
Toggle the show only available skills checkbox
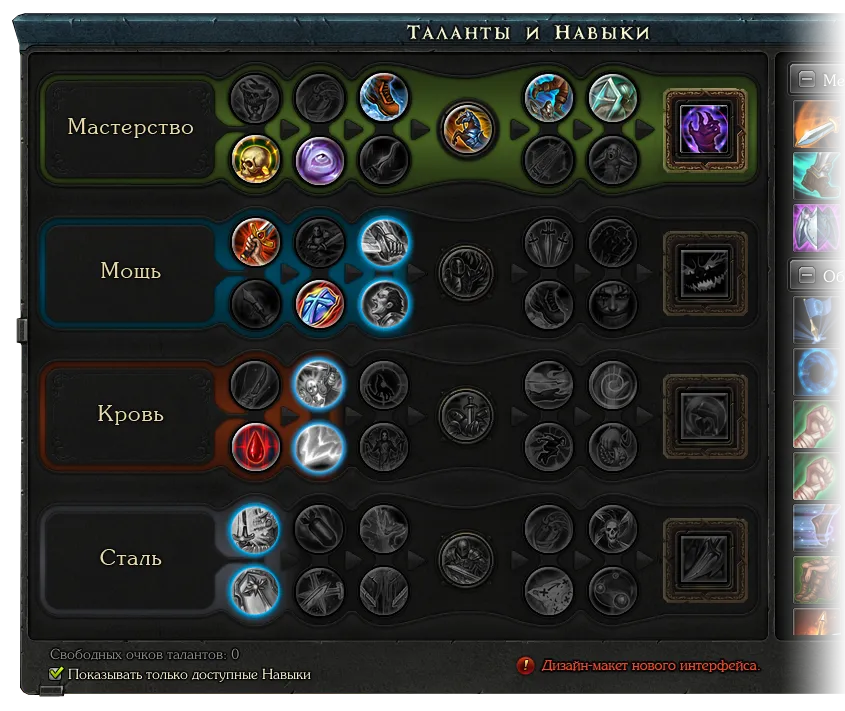pos(57,675)
